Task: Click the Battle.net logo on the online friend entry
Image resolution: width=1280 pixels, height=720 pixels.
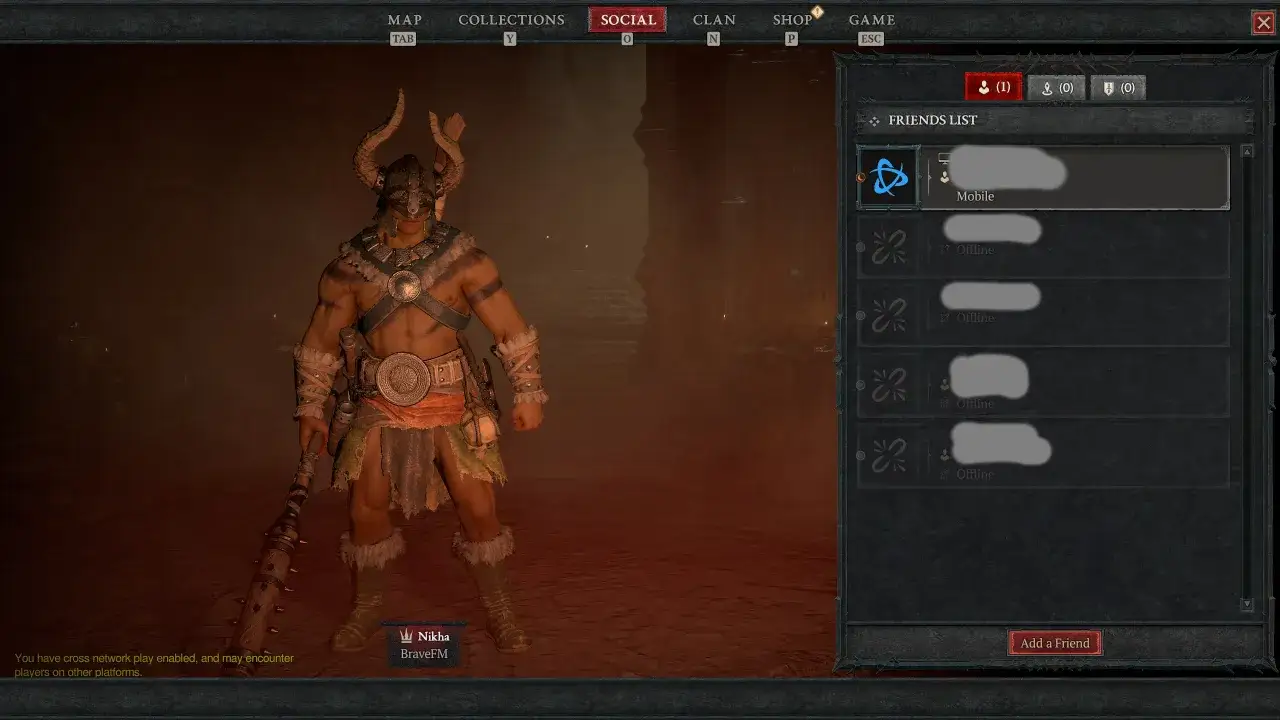Action: [887, 176]
